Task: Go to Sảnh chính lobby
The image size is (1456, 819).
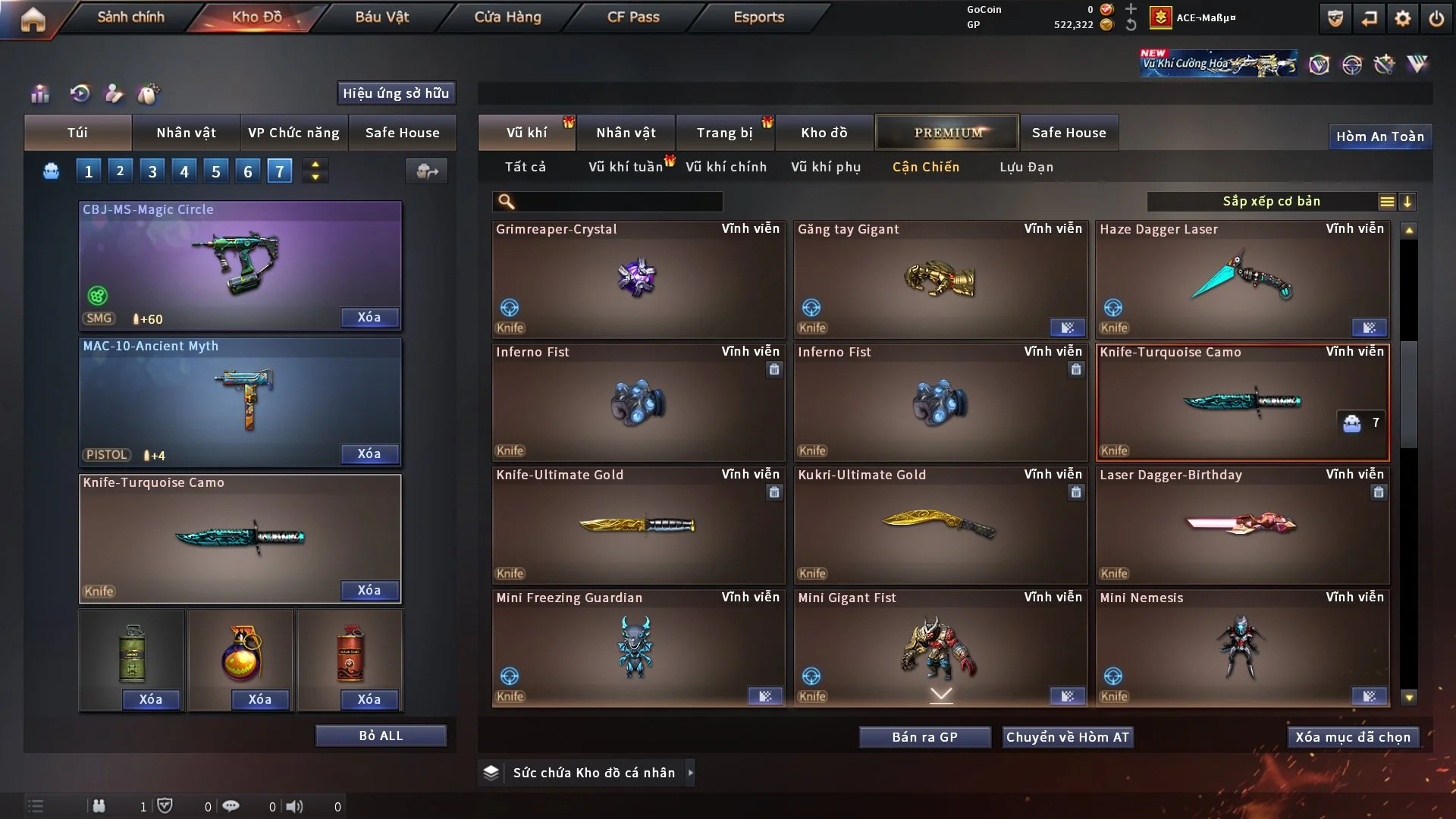Action: [x=130, y=17]
